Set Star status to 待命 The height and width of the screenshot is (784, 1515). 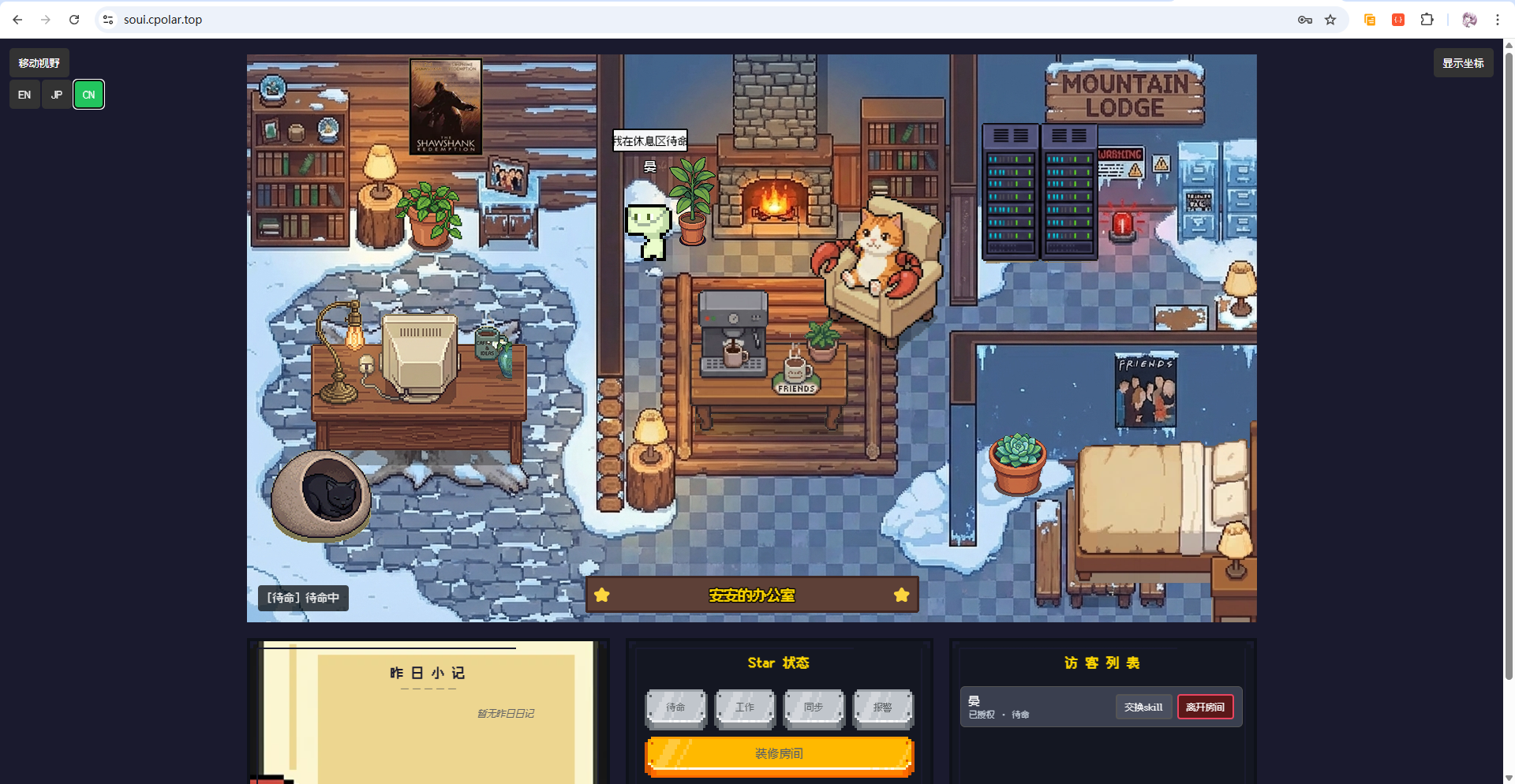tap(675, 707)
